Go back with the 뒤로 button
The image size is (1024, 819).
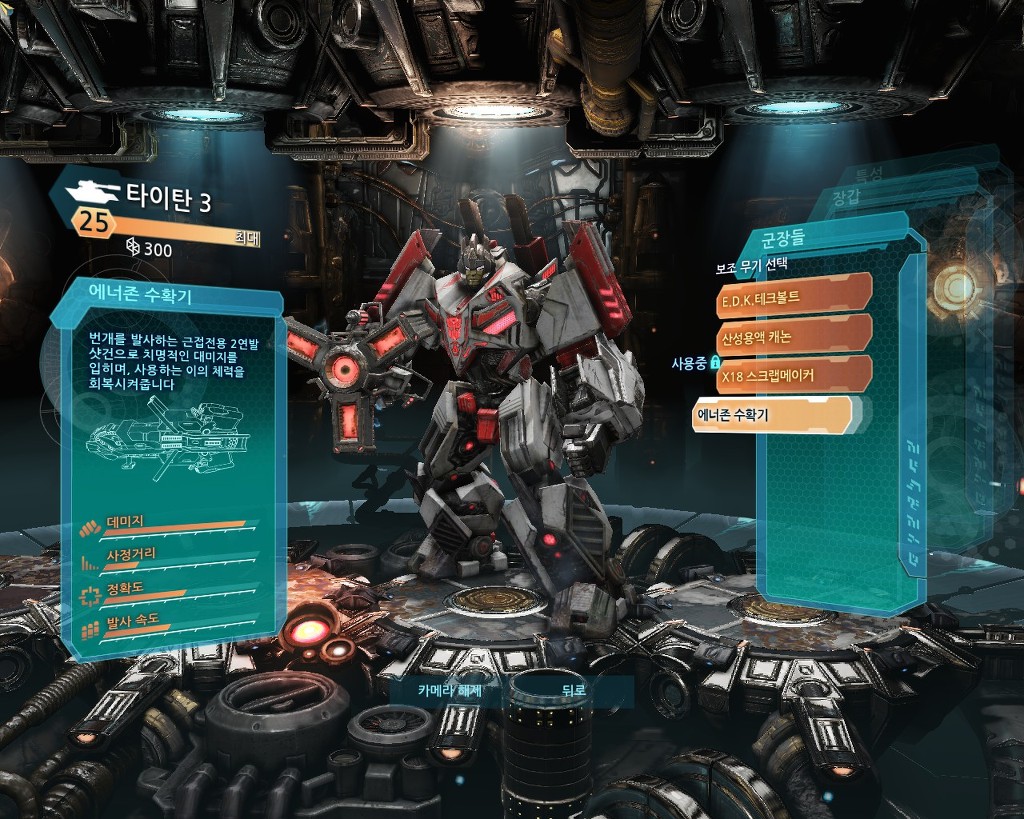573,689
